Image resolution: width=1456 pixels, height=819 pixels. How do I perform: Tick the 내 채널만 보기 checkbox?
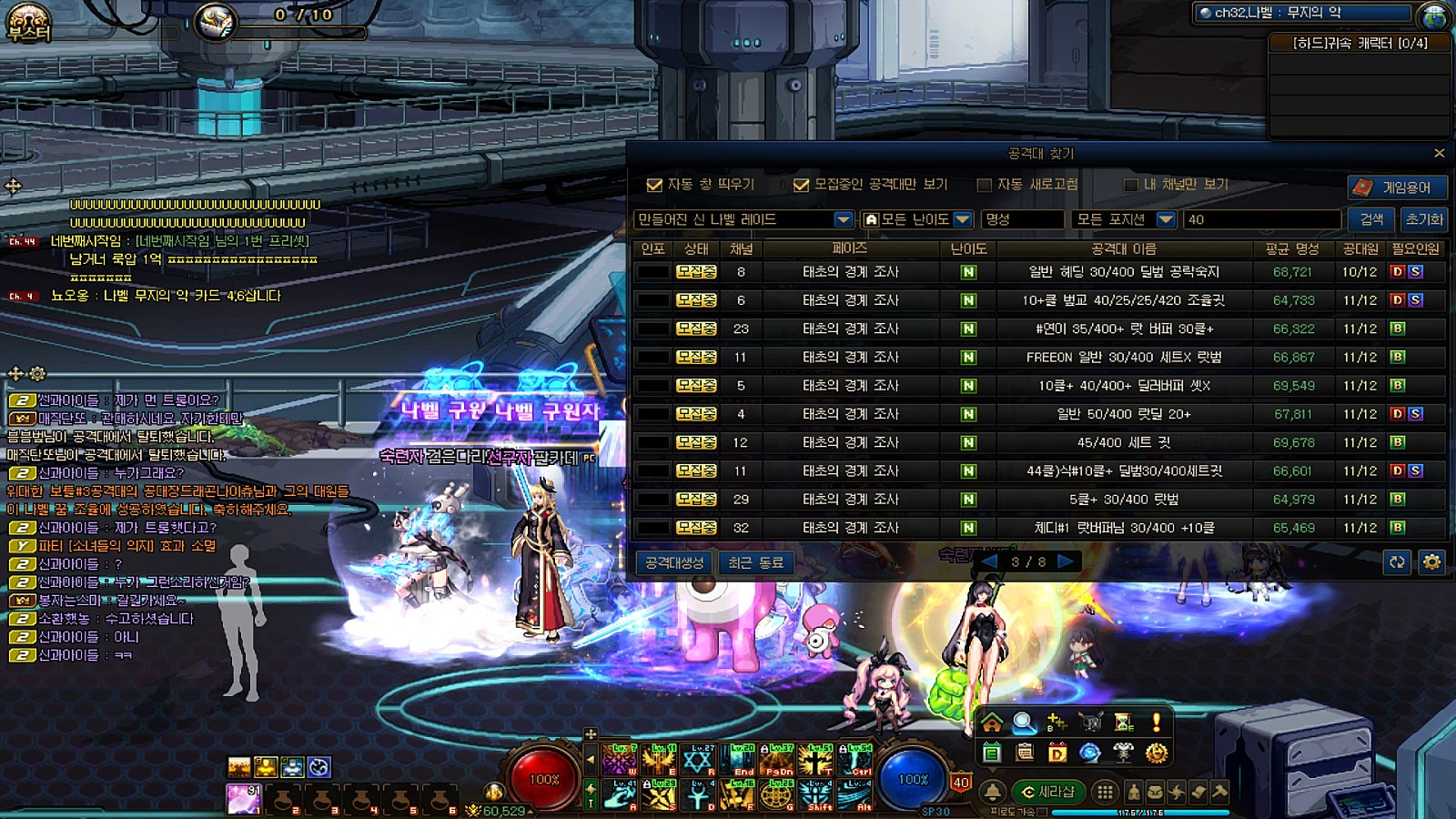coord(1131,185)
